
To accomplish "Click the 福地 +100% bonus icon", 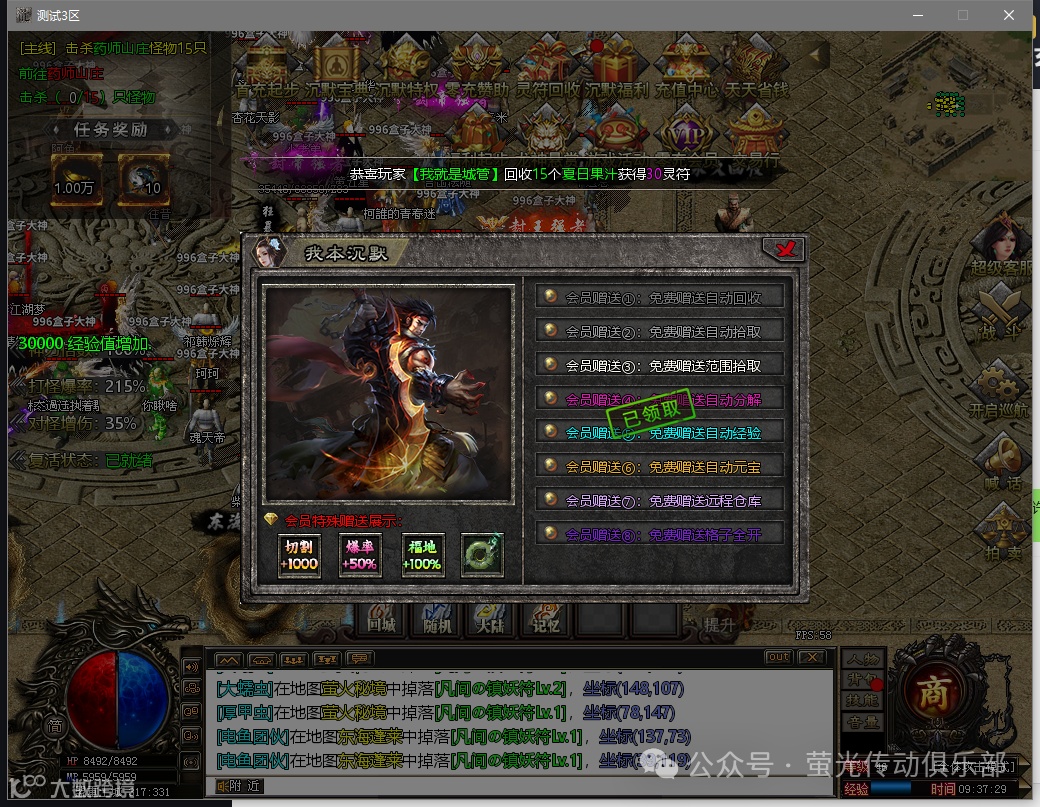I will point(422,555).
